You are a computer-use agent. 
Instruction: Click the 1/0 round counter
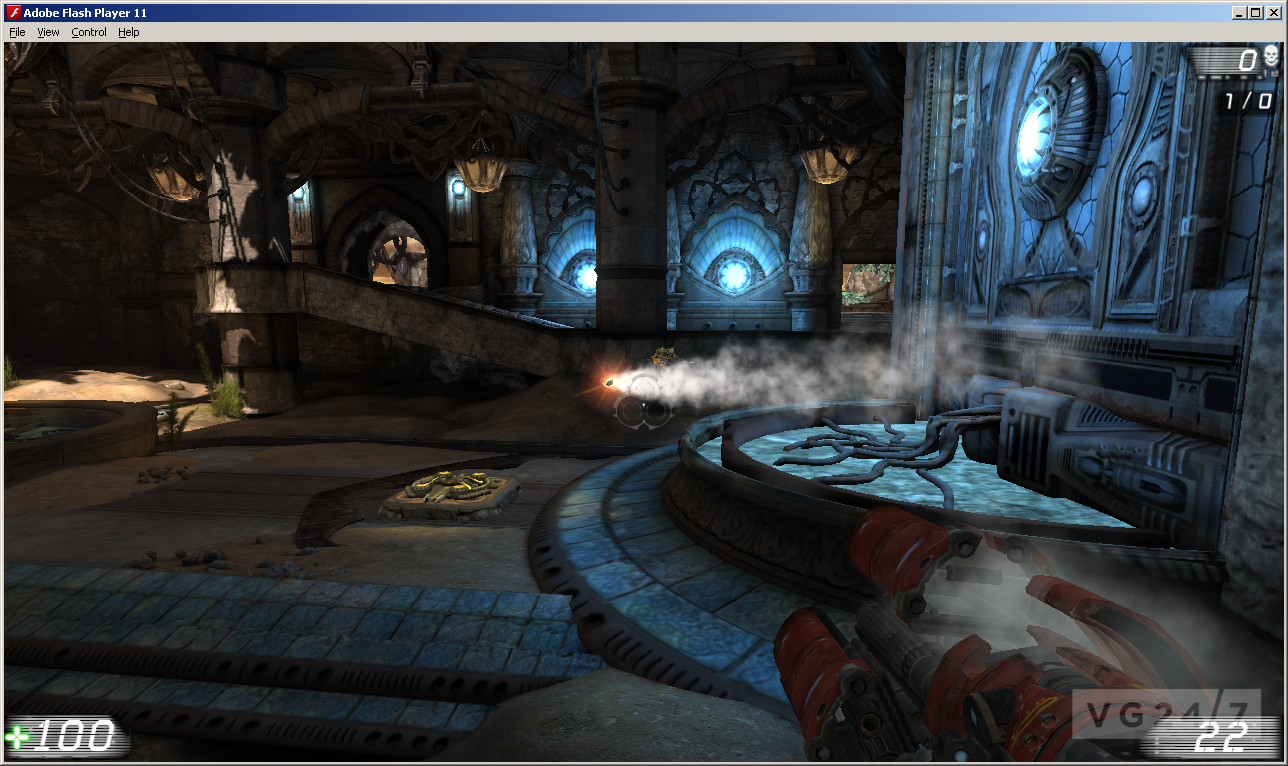(1248, 98)
